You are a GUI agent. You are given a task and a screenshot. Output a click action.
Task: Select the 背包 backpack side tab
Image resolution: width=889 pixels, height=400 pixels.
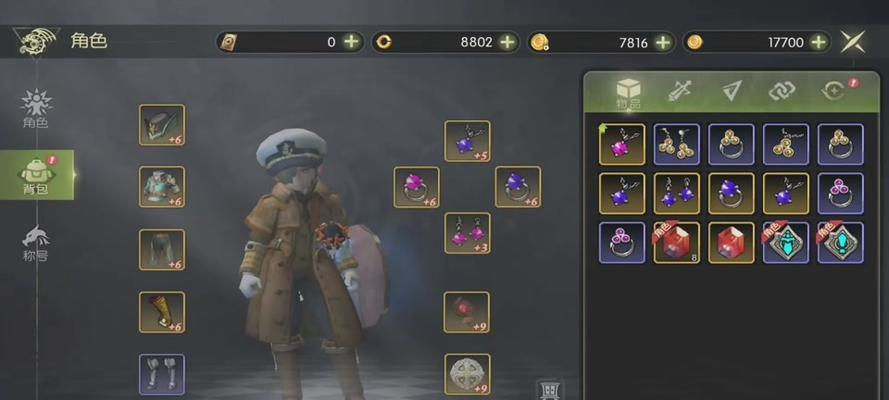tap(36, 175)
